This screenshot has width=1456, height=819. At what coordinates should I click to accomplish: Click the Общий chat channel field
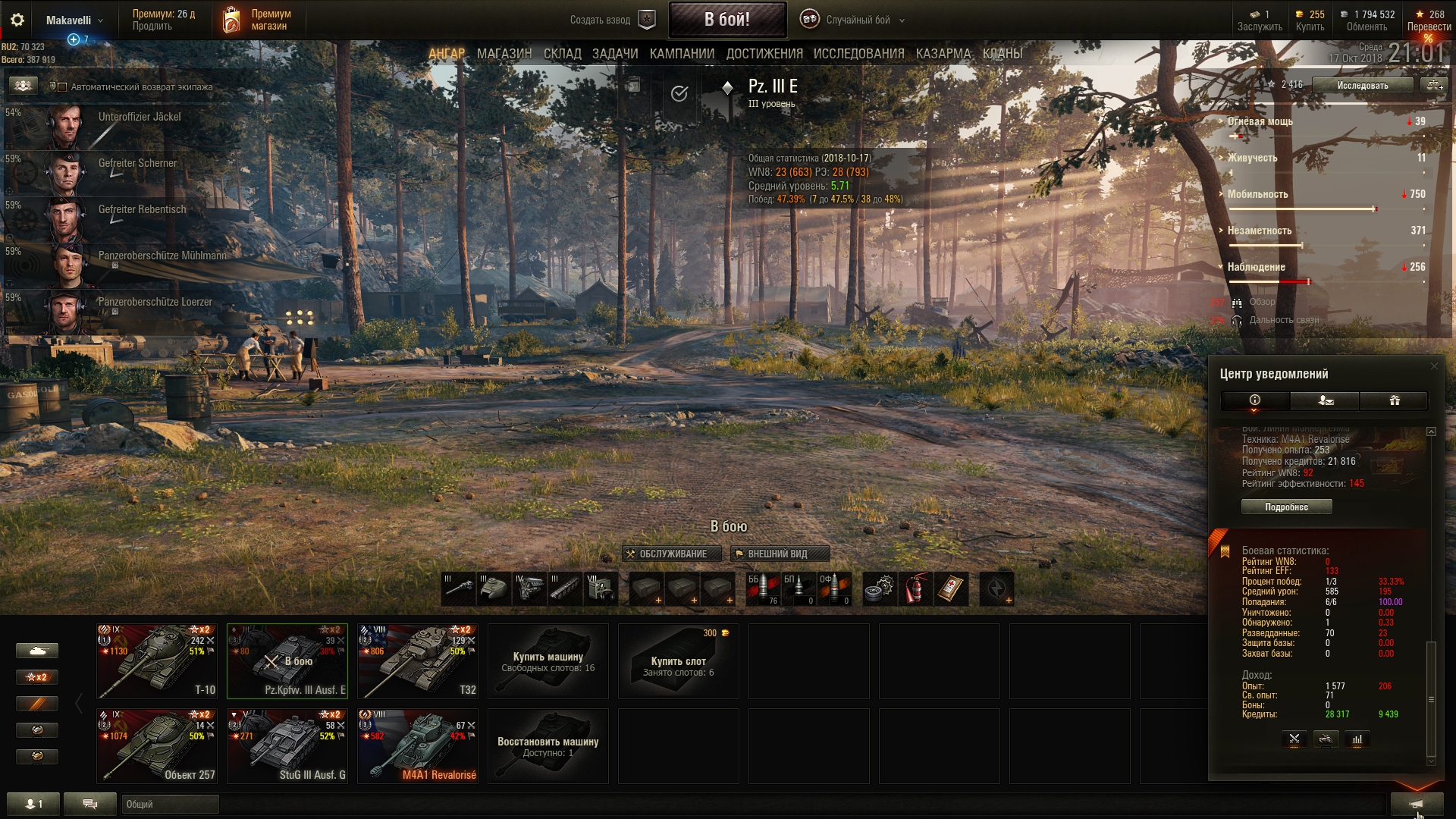[x=170, y=804]
